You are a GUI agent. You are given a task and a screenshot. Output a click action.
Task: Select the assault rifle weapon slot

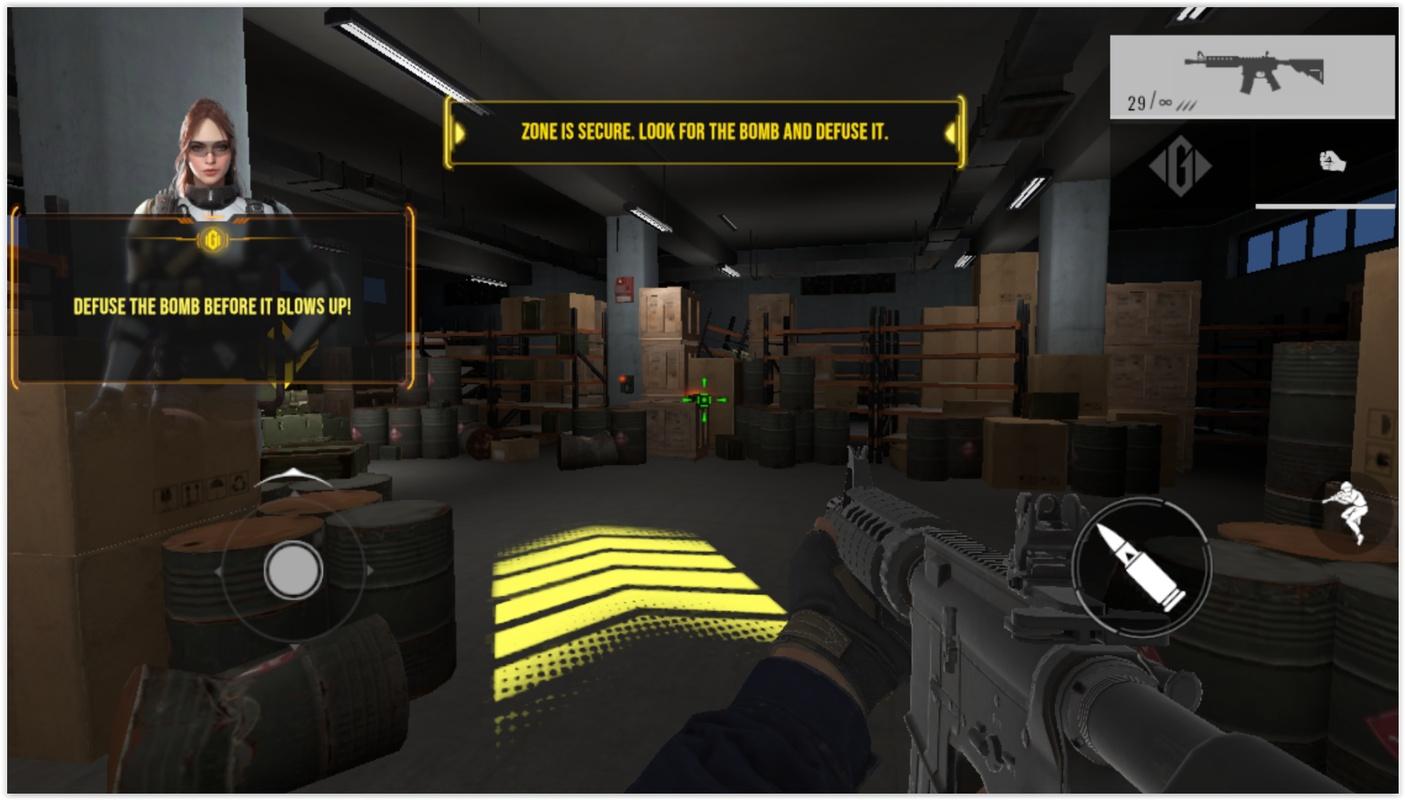pos(1252,77)
